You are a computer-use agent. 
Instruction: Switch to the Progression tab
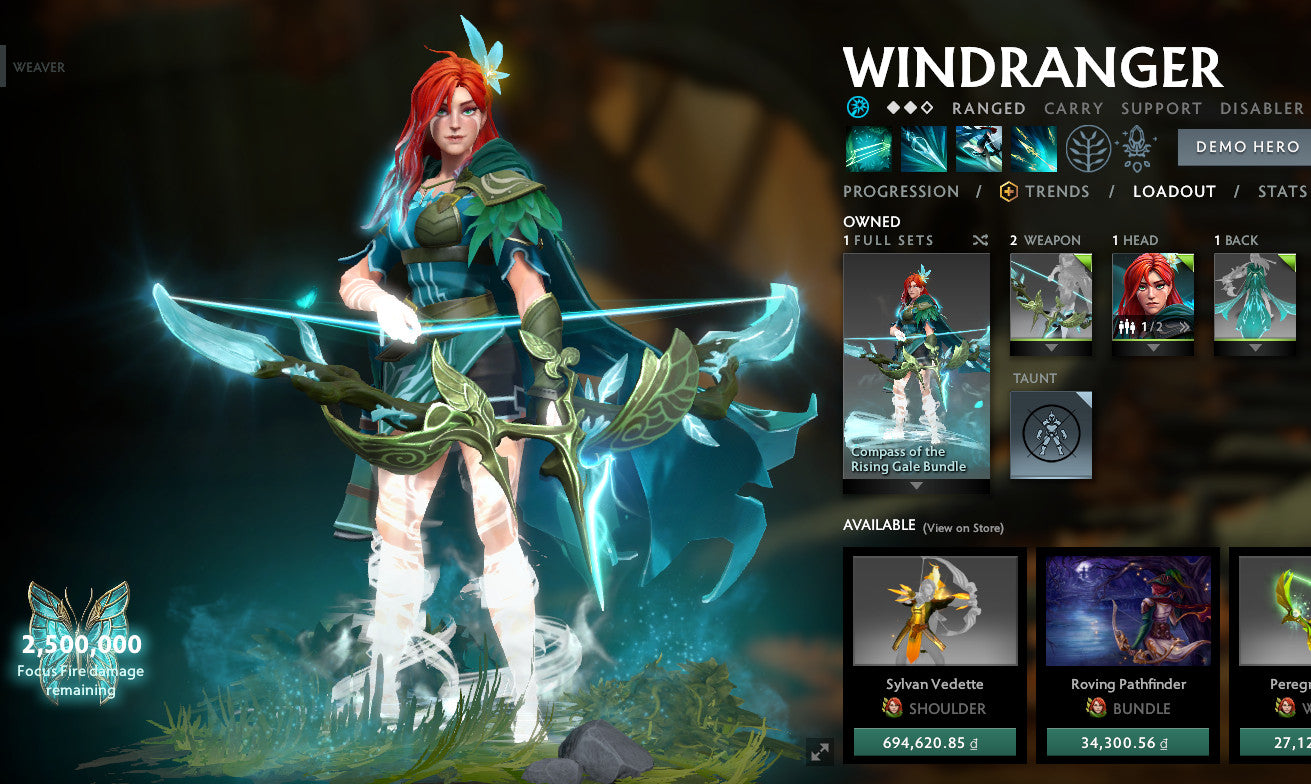(900, 191)
